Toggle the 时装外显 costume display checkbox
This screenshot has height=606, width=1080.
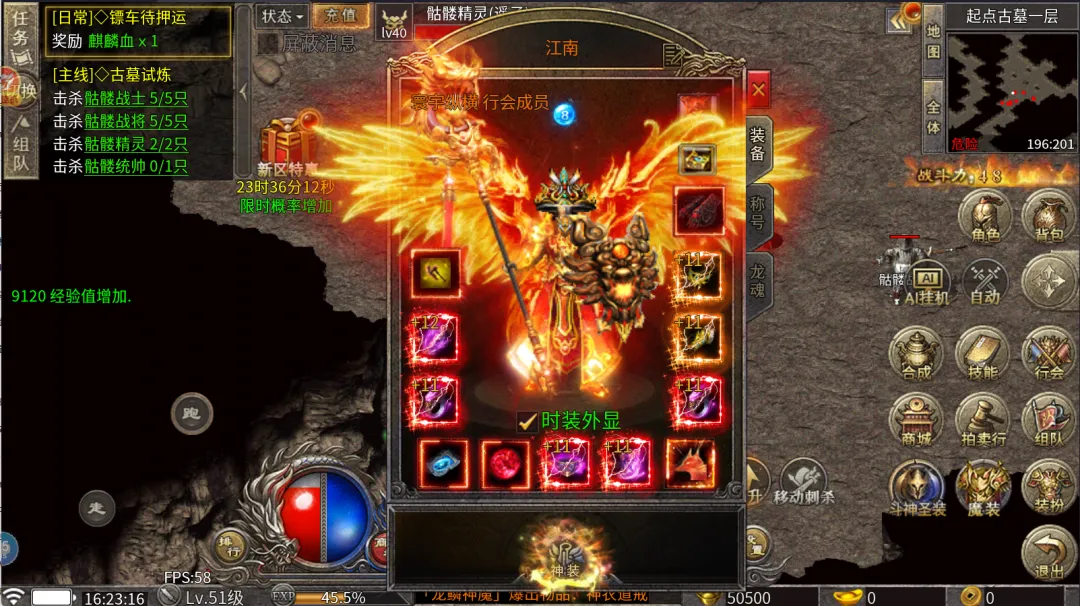[x=527, y=421]
